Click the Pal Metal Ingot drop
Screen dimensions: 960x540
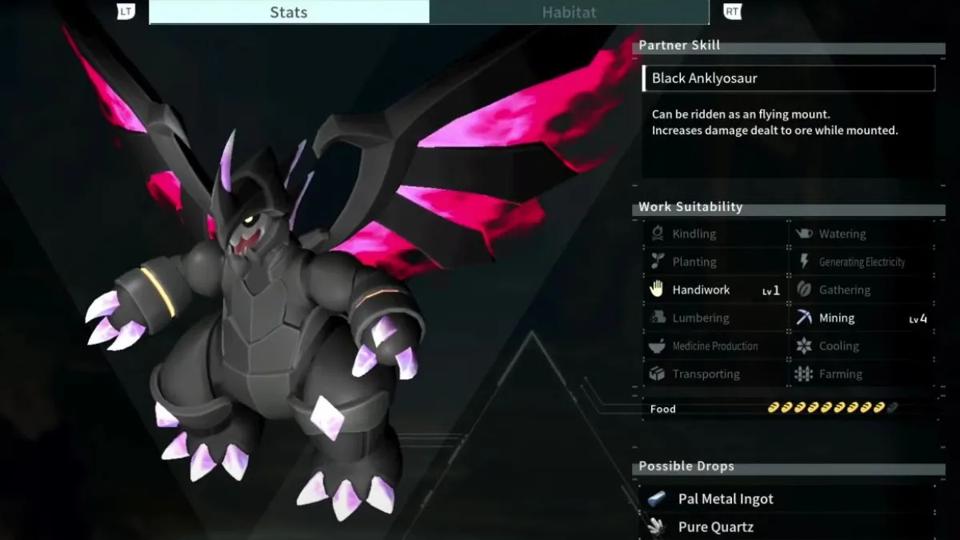click(x=725, y=499)
